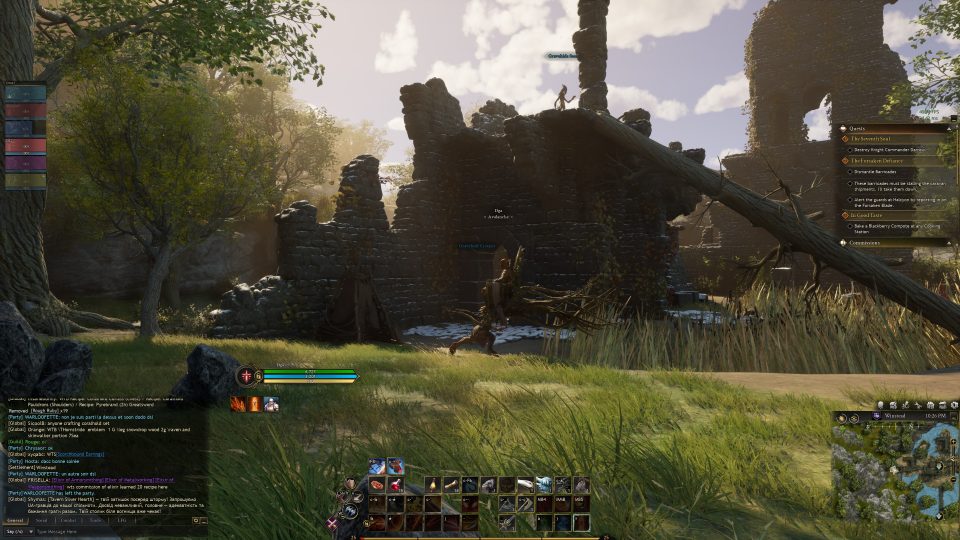Switch to the General chat tab

tap(15, 521)
